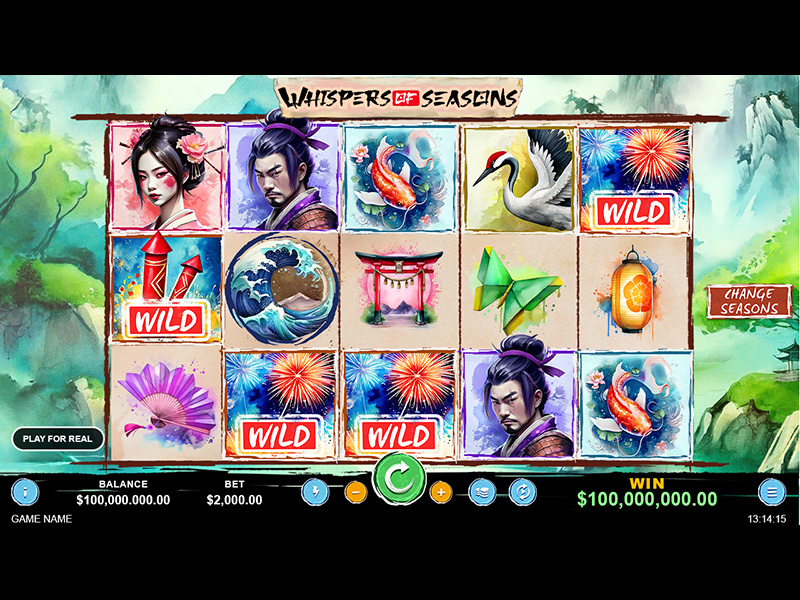Open the hamburger menu
Image resolution: width=800 pixels, height=600 pixels.
(771, 491)
